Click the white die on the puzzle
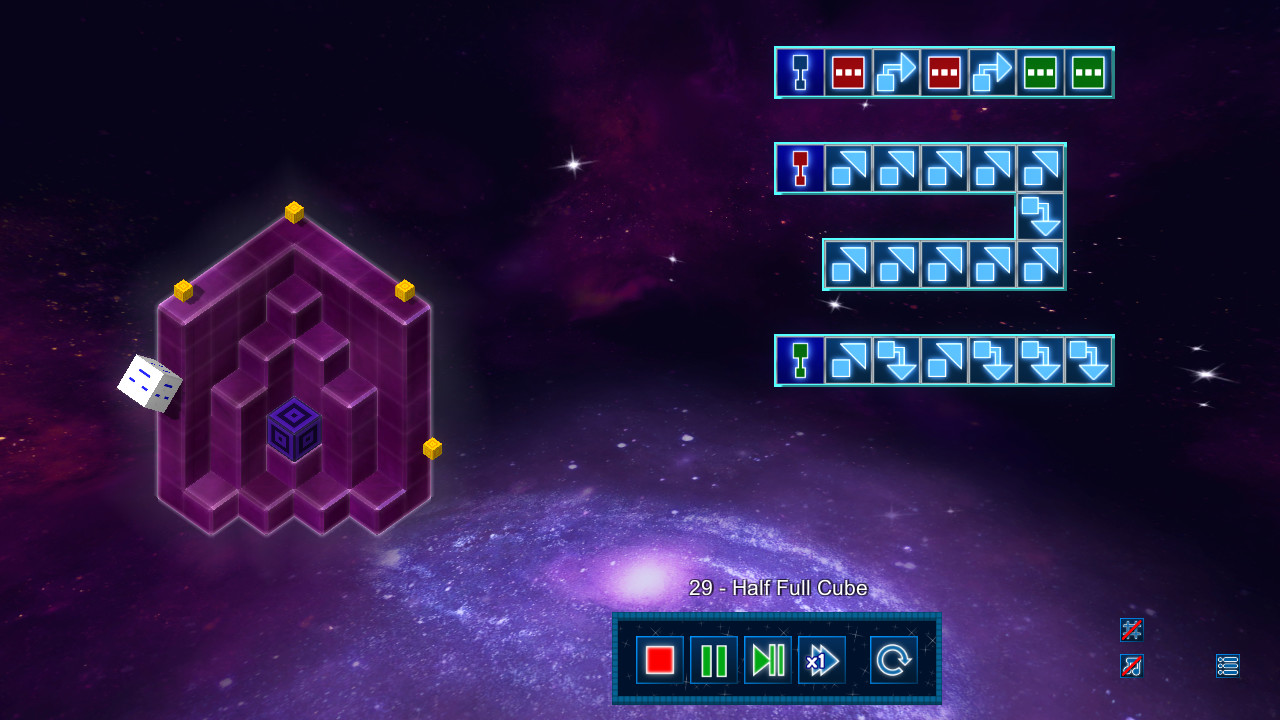 click(x=150, y=381)
